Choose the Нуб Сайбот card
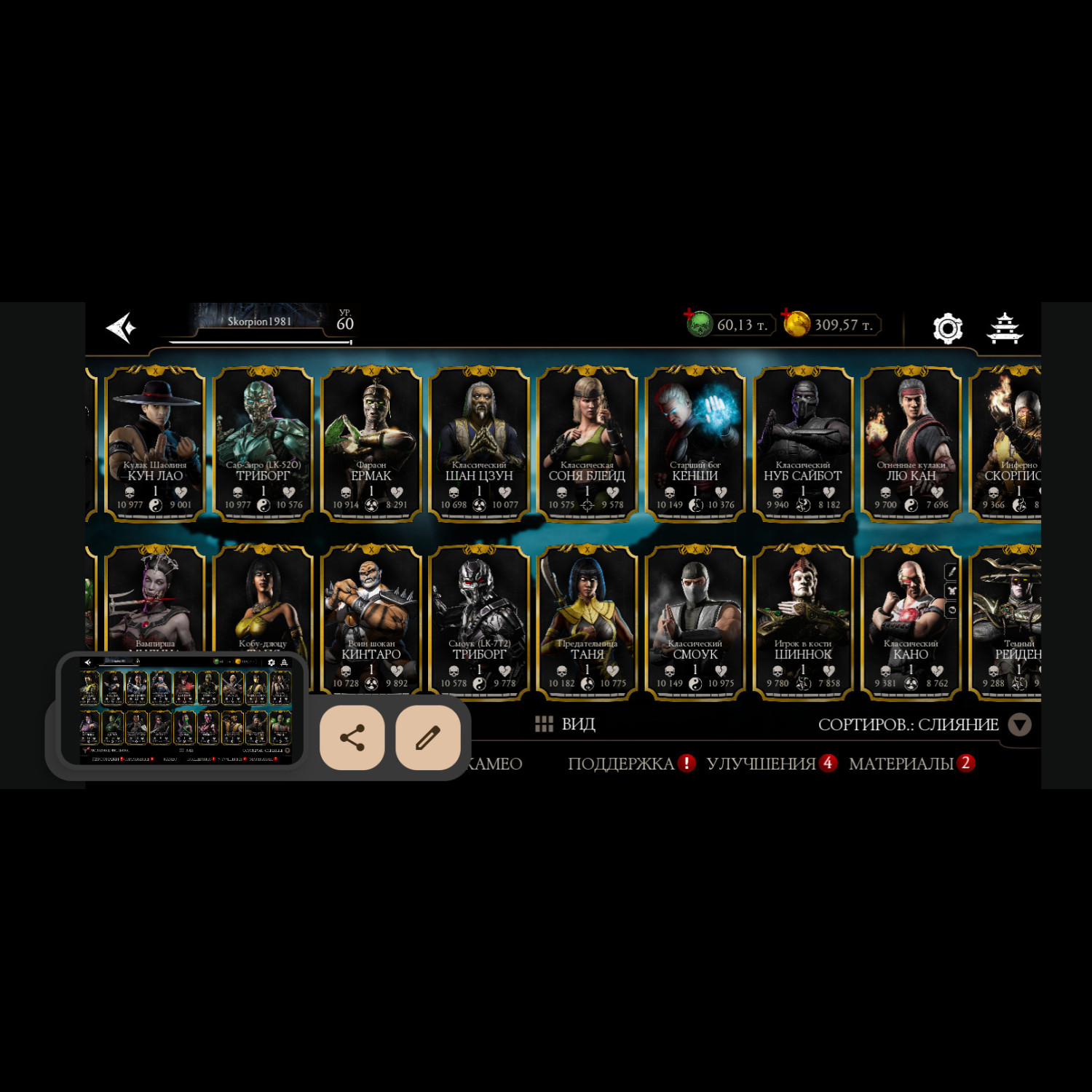The image size is (1092, 1092). click(x=802, y=444)
